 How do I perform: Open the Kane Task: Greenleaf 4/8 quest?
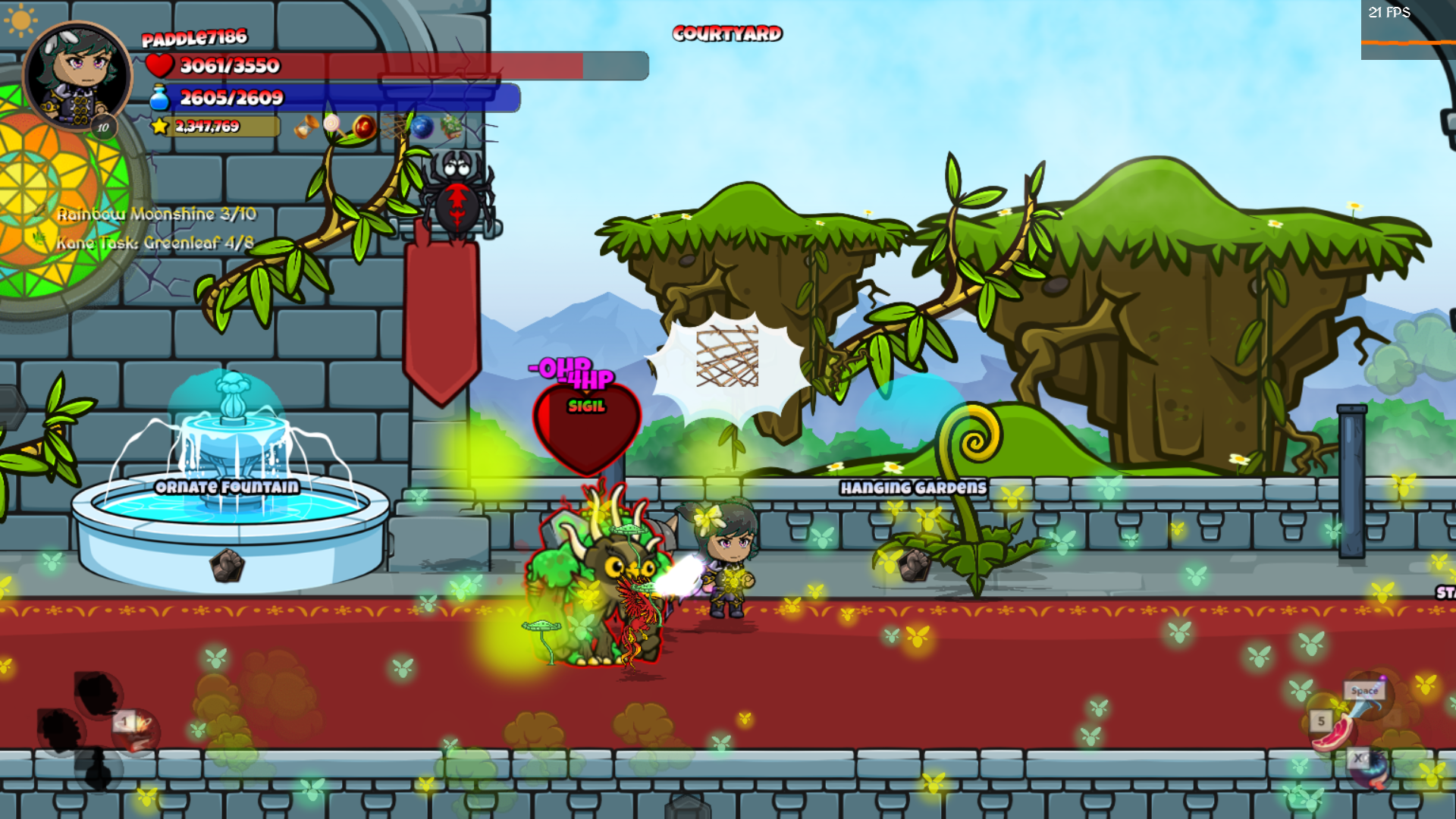click(155, 244)
